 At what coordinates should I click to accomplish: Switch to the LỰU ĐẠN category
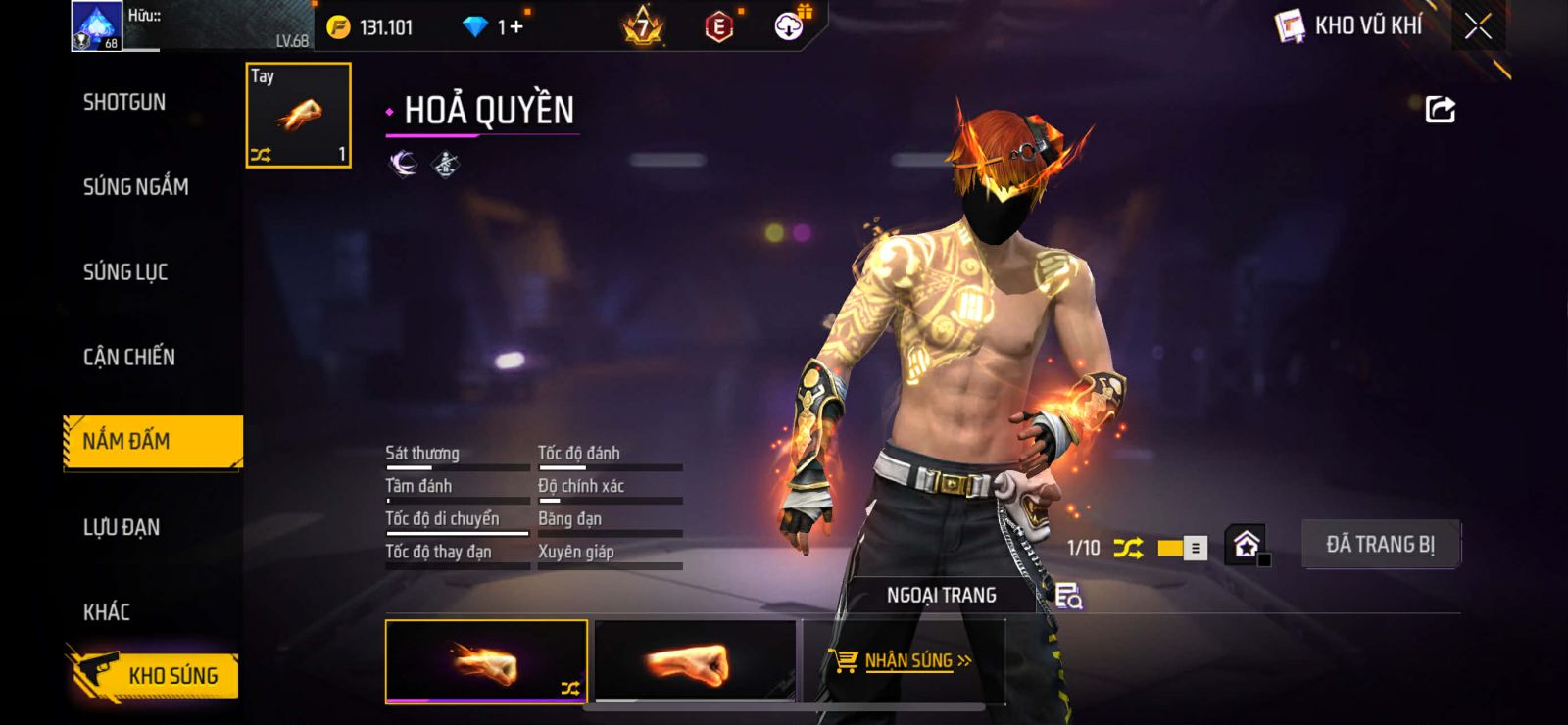pyautogui.click(x=122, y=527)
